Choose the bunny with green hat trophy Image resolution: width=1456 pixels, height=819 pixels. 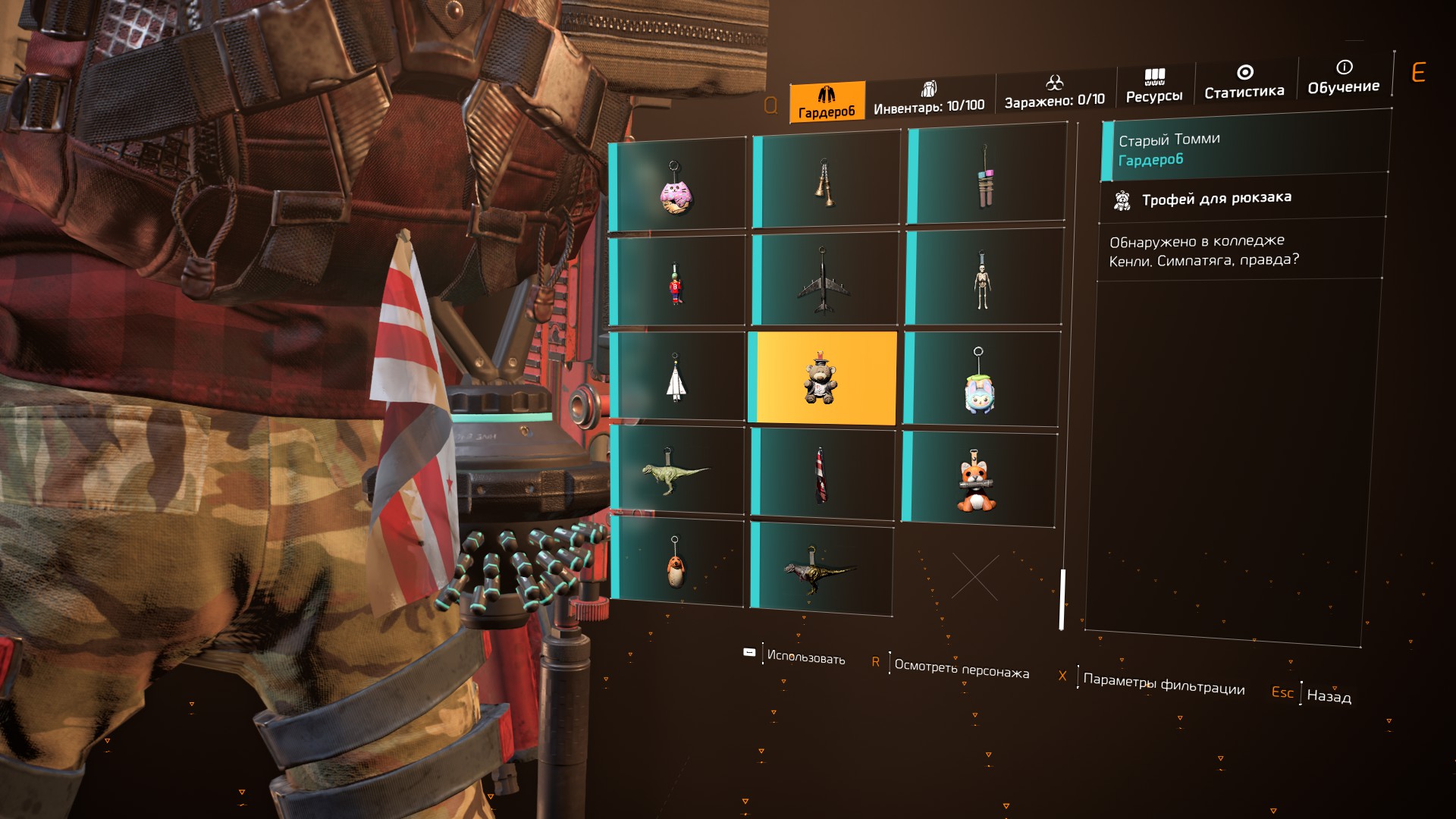tap(979, 381)
